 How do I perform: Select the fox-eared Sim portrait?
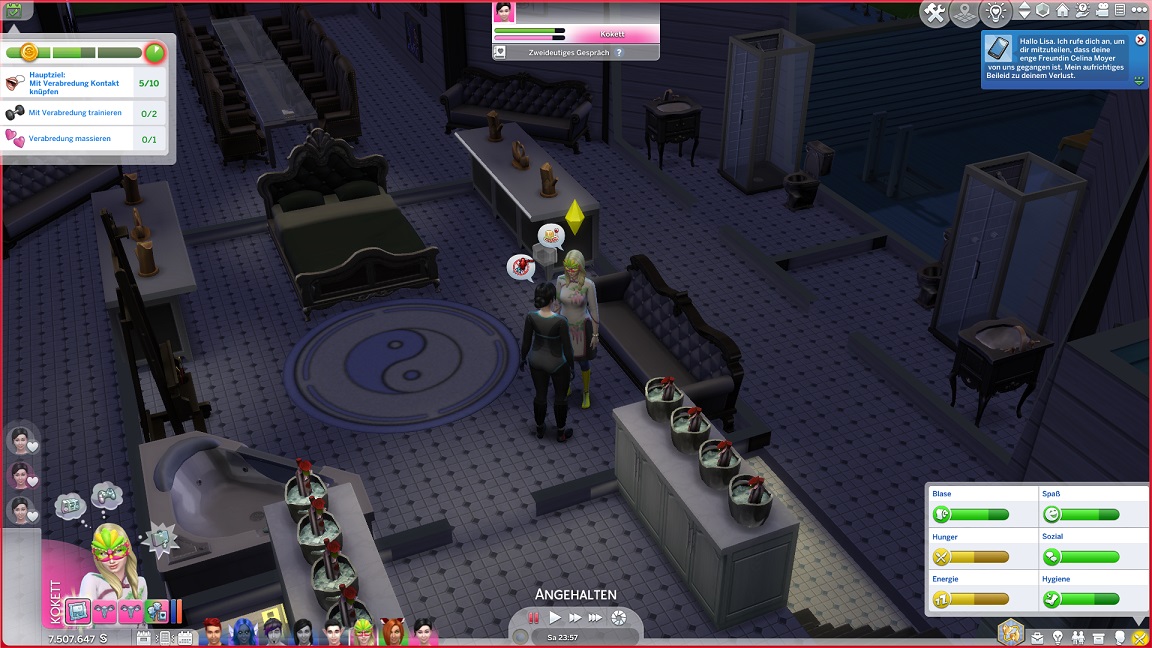click(x=393, y=632)
